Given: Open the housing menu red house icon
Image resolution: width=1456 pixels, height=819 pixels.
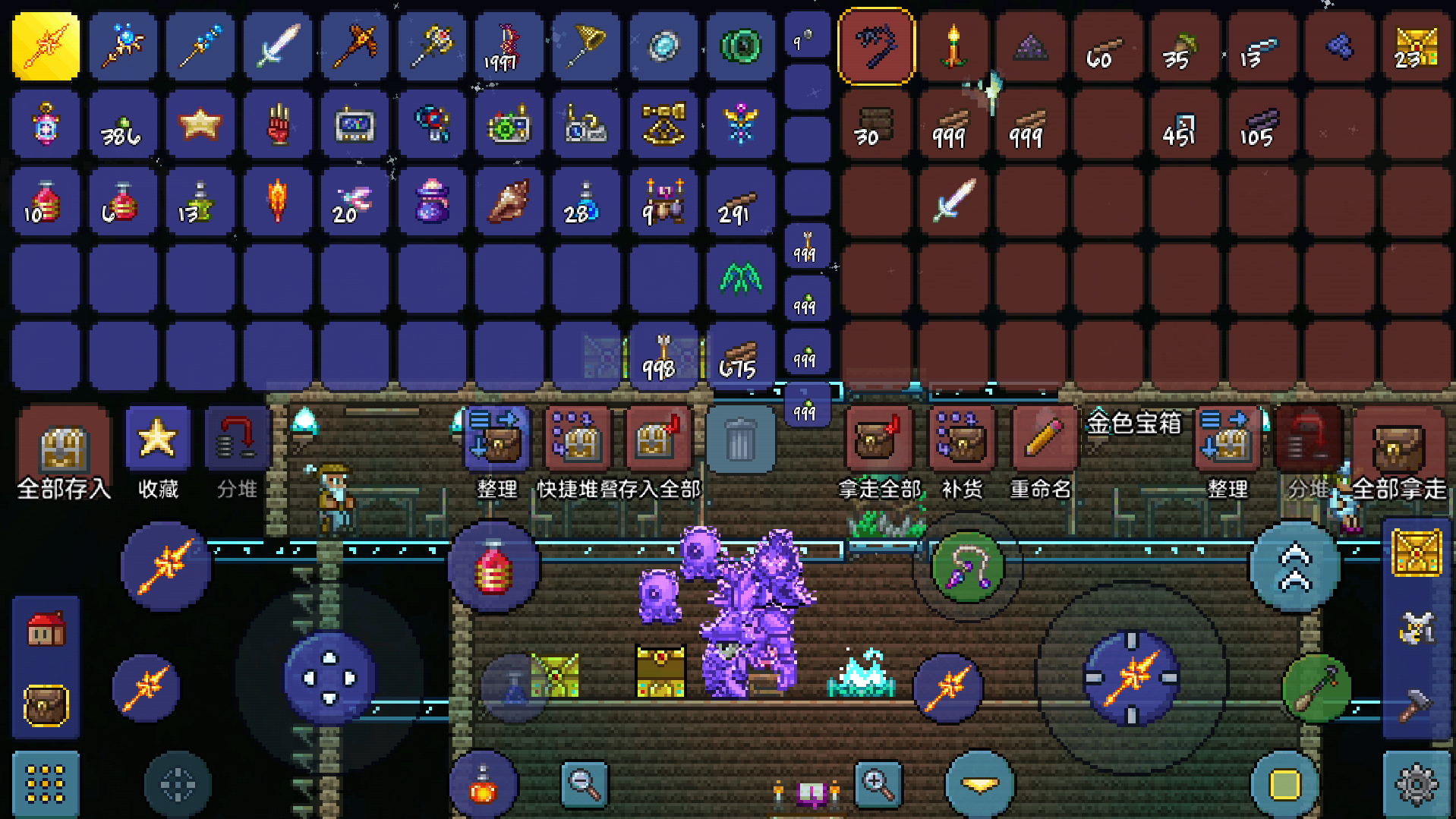Looking at the screenshot, I should (46, 629).
